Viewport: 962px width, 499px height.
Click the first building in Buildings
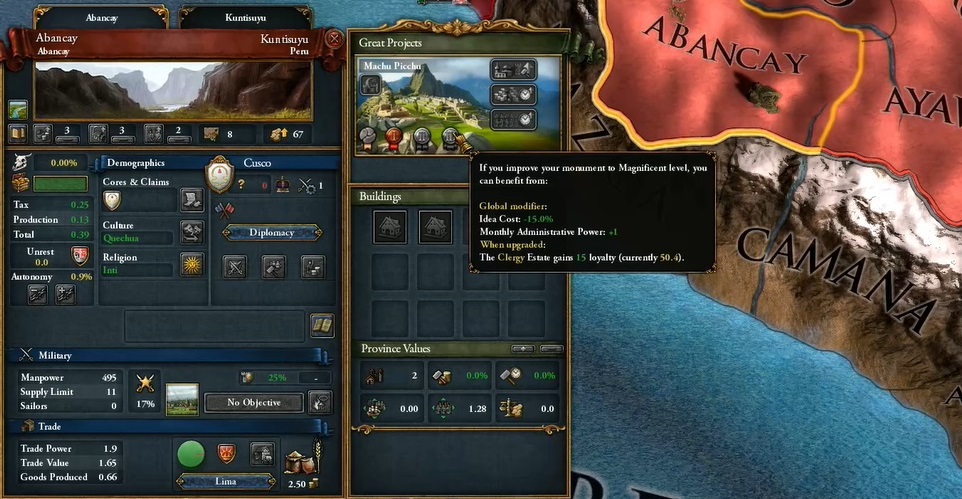pos(389,227)
